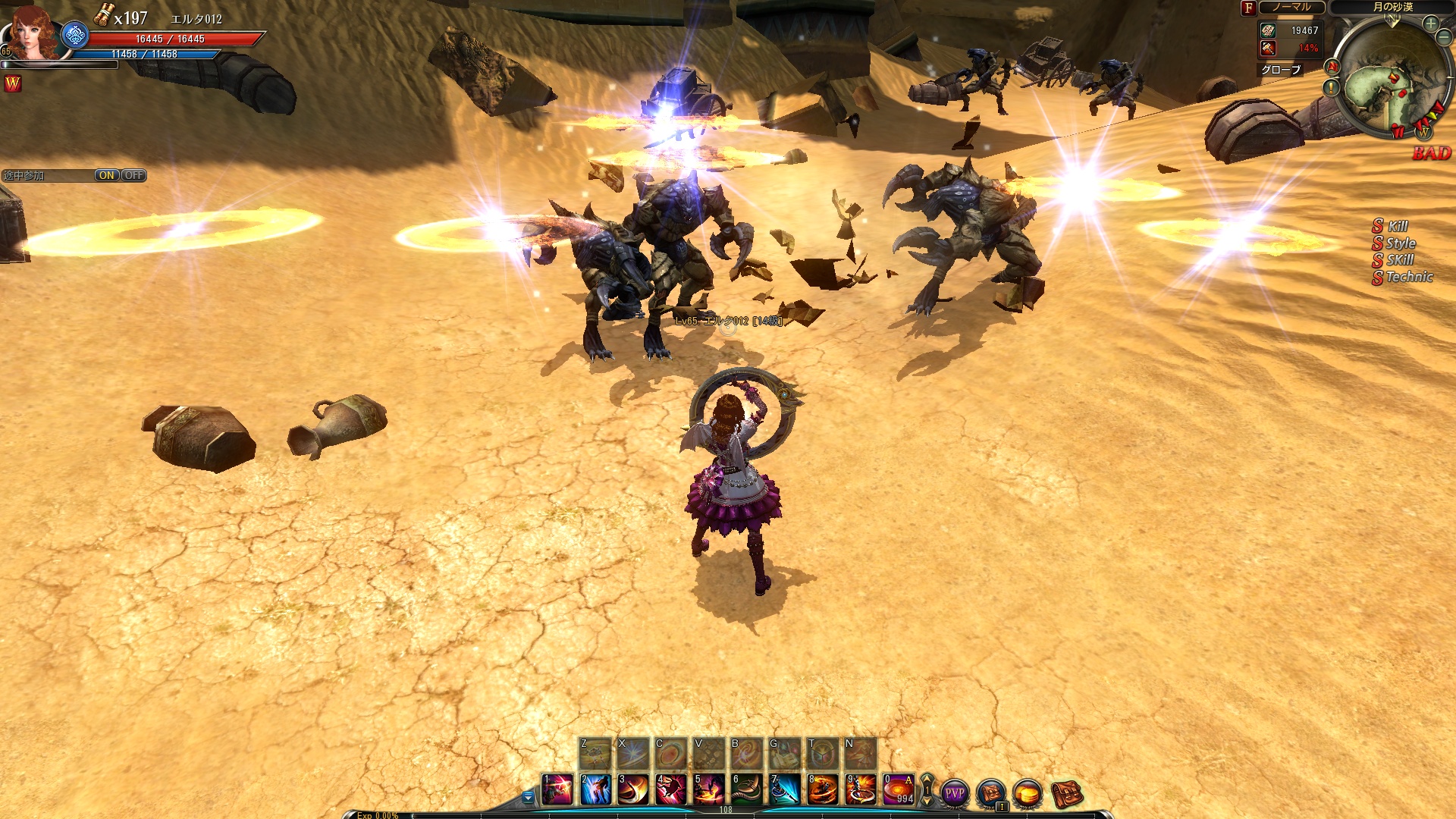The height and width of the screenshot is (819, 1456).
Task: Click the brown leather satchel icon
Action: point(1065,793)
